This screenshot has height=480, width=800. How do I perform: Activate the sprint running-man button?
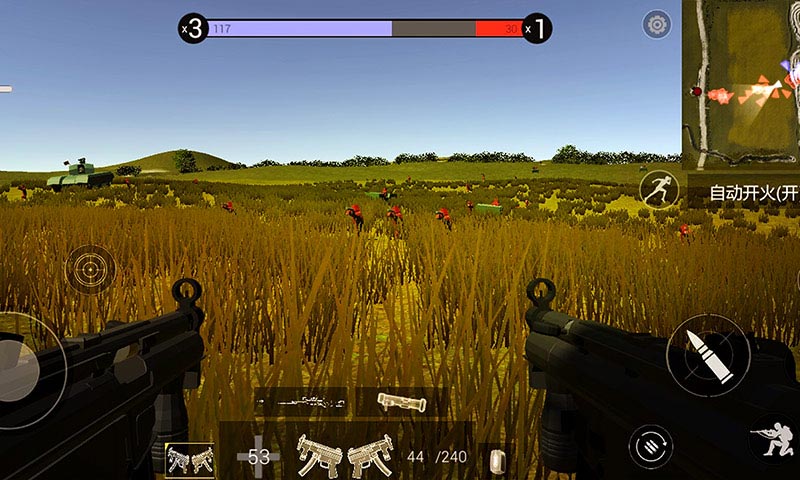(x=657, y=189)
